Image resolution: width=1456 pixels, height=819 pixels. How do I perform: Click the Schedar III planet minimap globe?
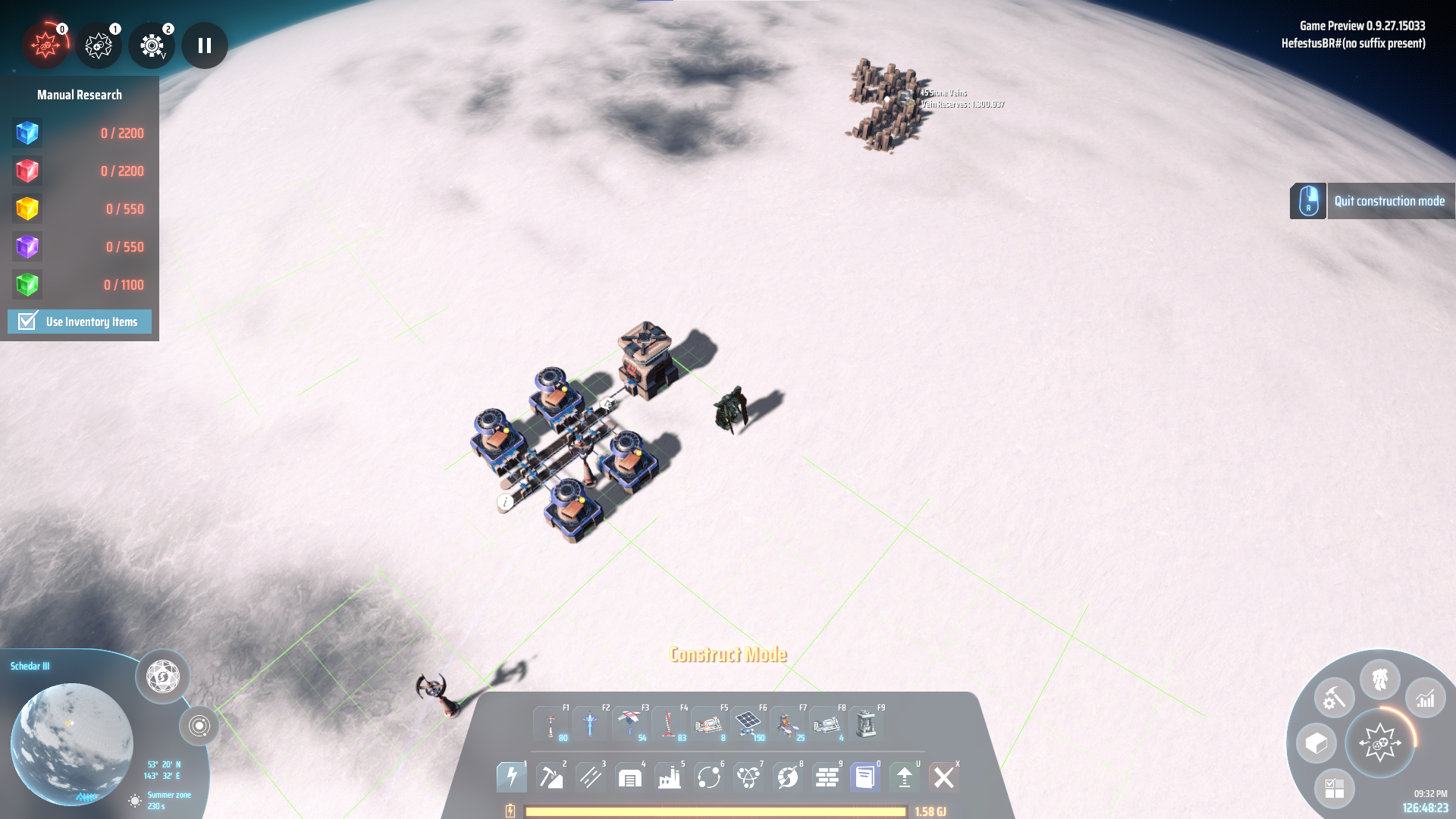coord(72,743)
